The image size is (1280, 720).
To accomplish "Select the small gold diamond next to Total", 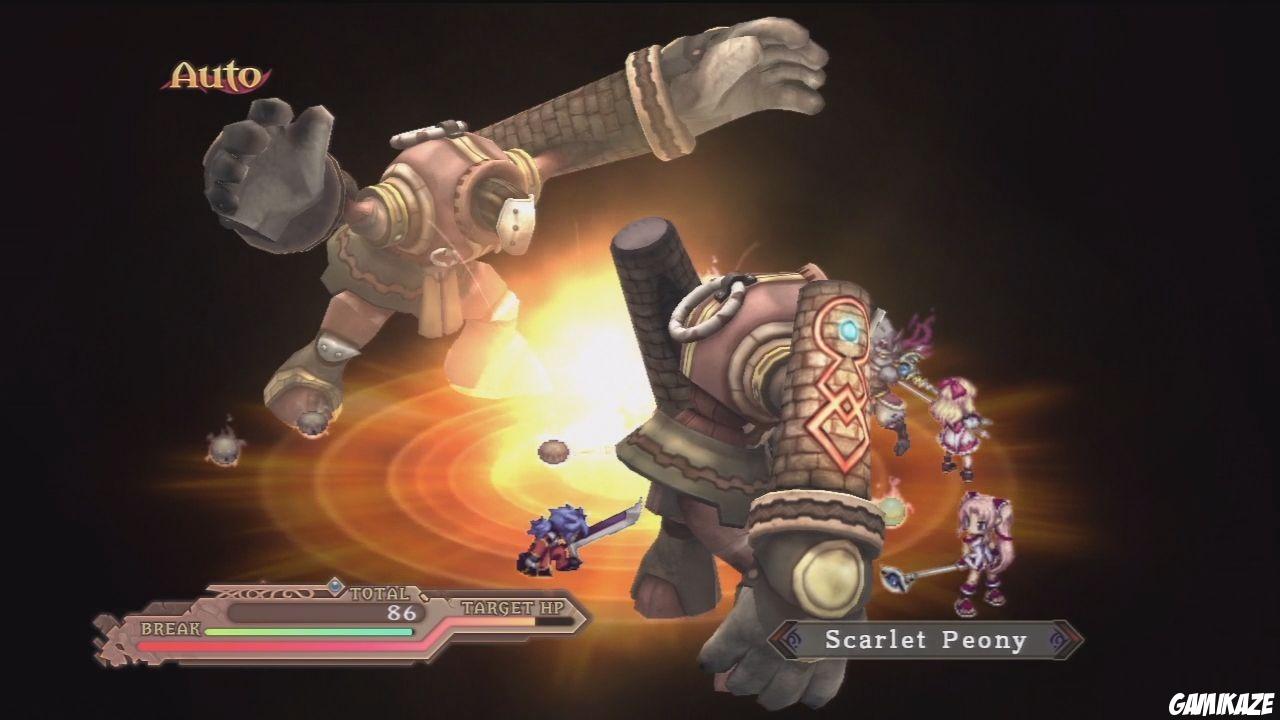I will pyautogui.click(x=423, y=596).
